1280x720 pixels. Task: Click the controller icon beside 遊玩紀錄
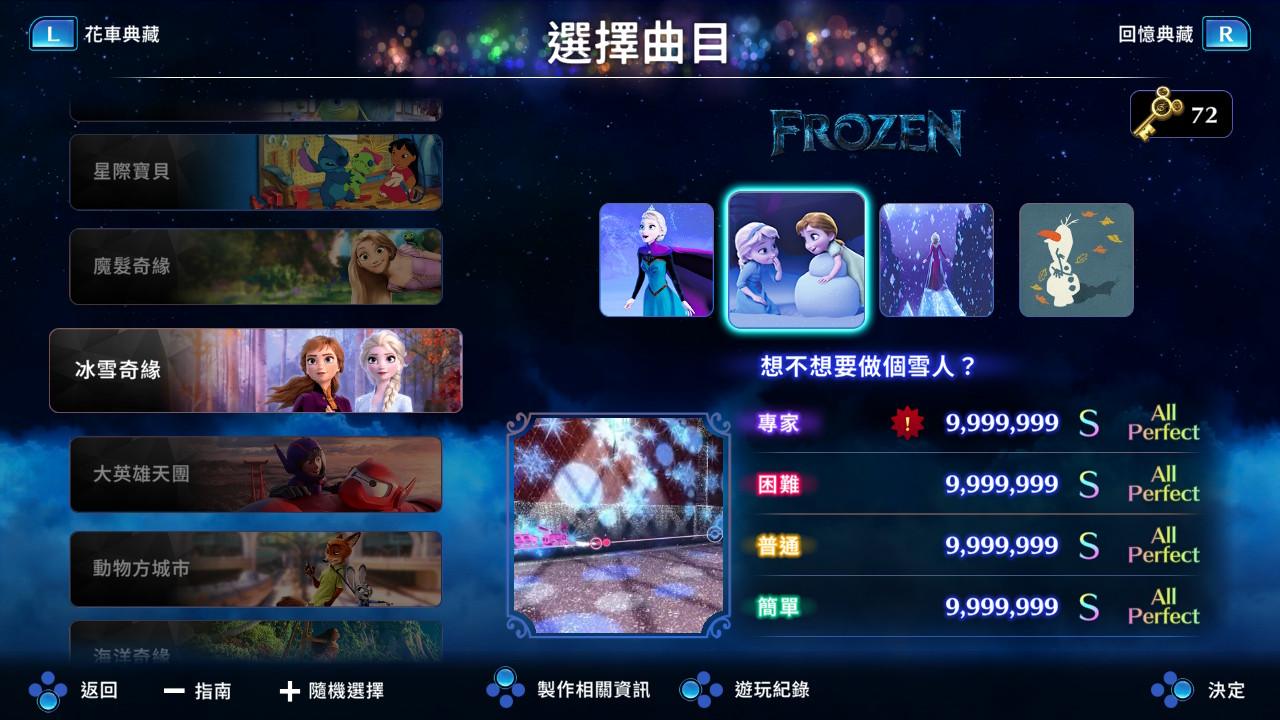tap(700, 690)
